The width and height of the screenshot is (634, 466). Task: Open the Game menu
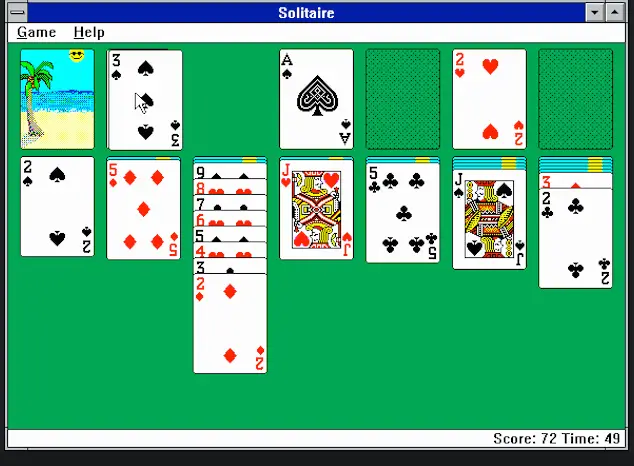click(37, 32)
